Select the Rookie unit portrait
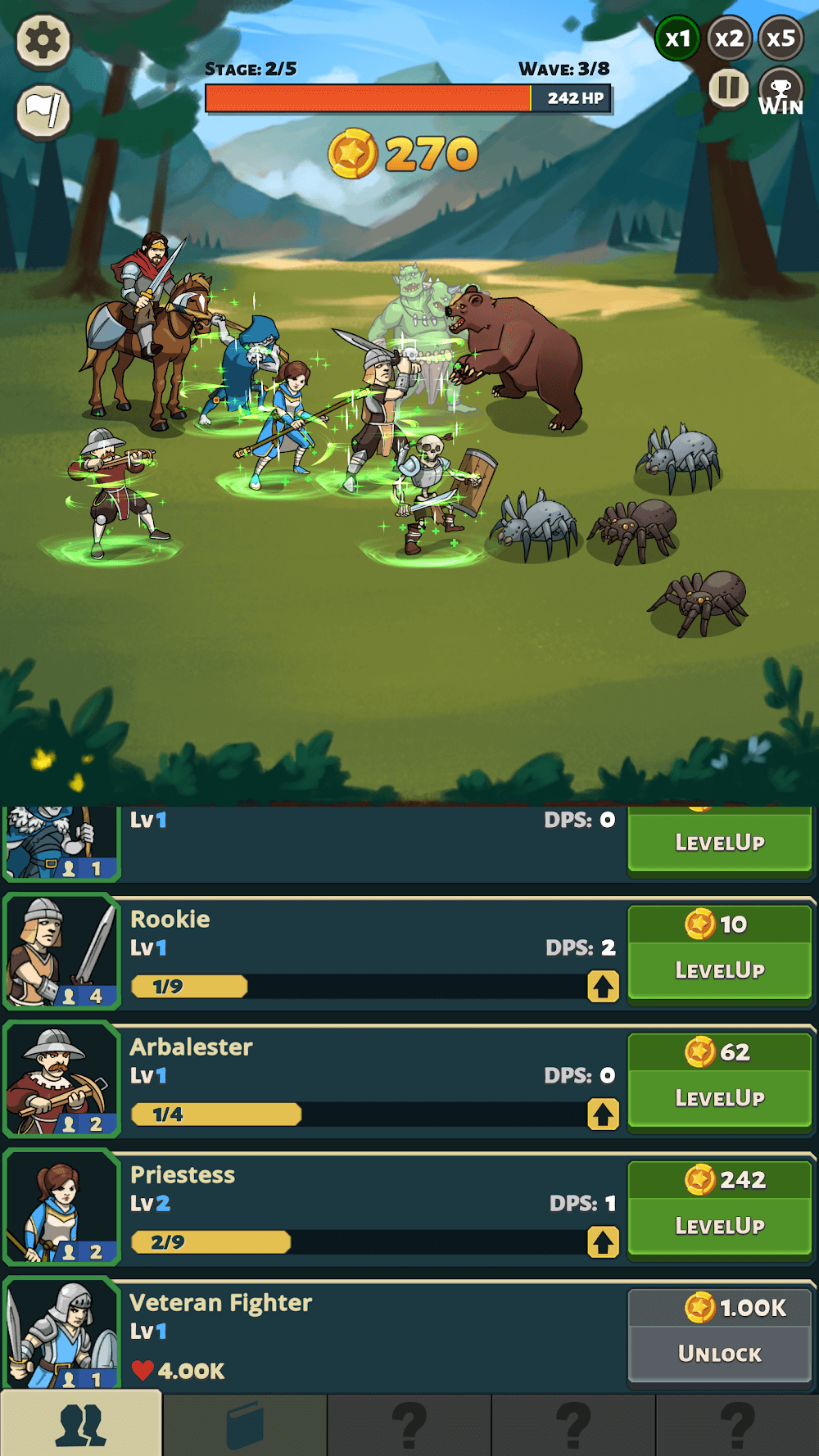The image size is (819, 1456). click(61, 952)
